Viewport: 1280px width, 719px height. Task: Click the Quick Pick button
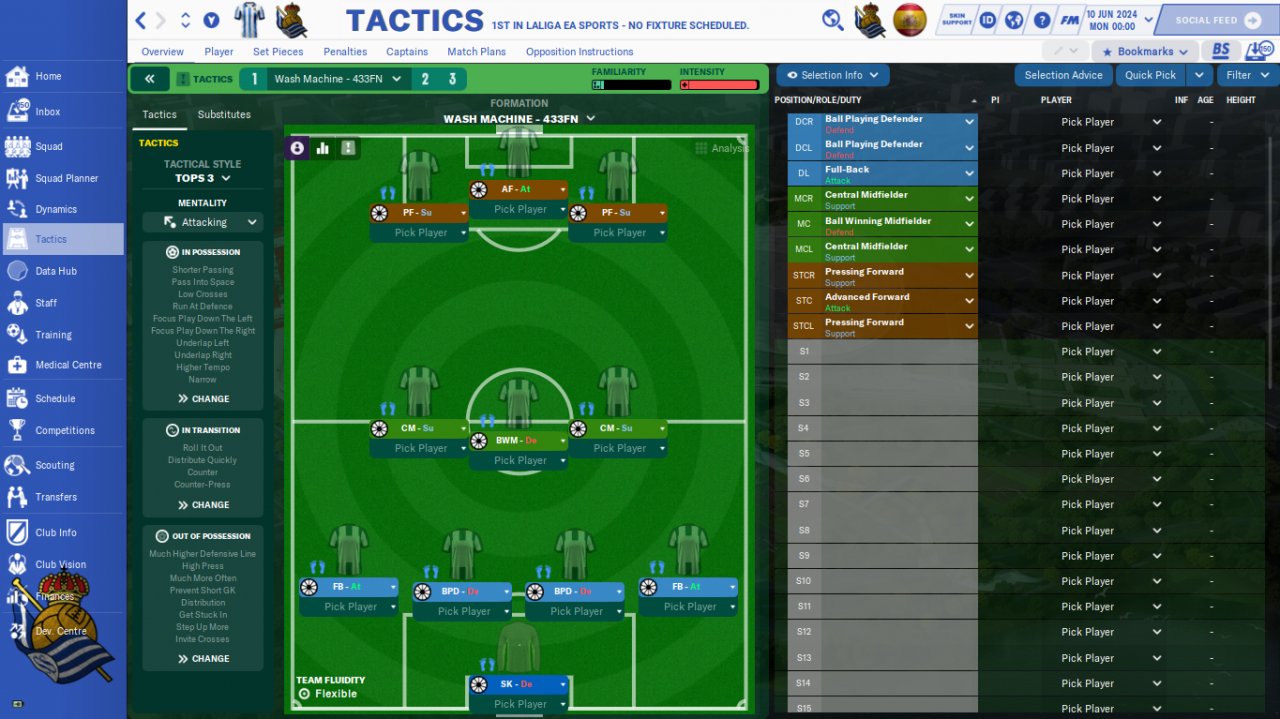click(x=1150, y=75)
